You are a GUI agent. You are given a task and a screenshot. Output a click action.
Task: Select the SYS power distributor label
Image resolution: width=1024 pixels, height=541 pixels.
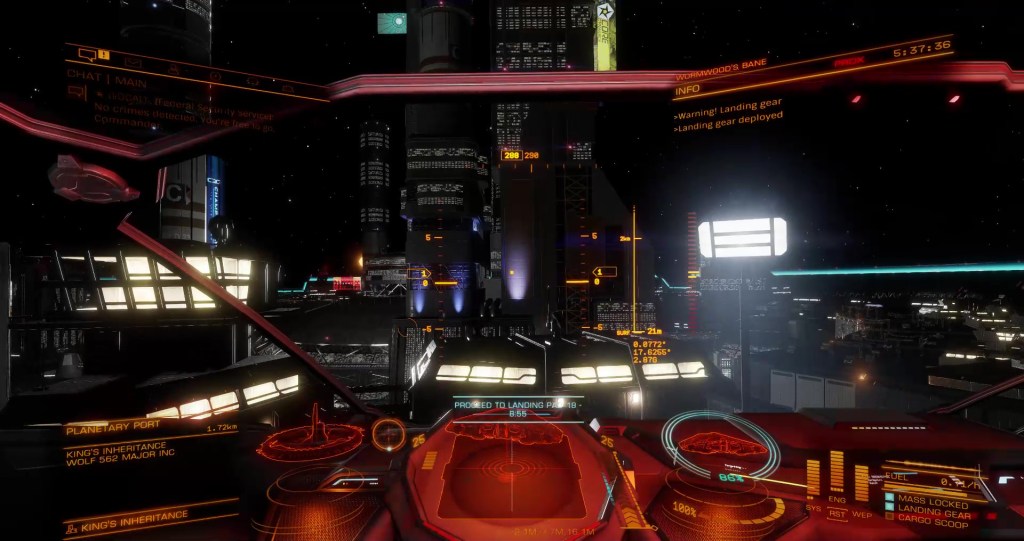[813, 507]
